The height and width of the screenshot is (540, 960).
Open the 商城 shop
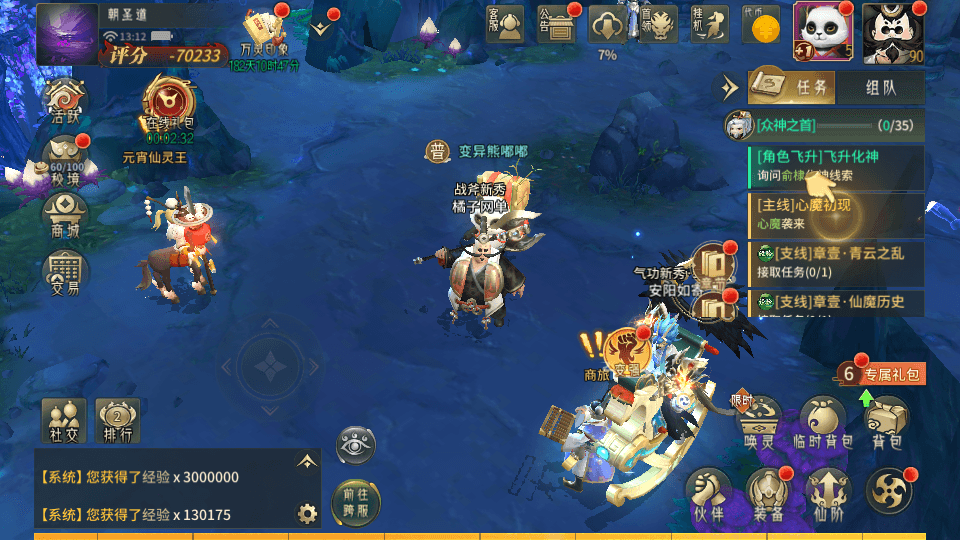65,215
